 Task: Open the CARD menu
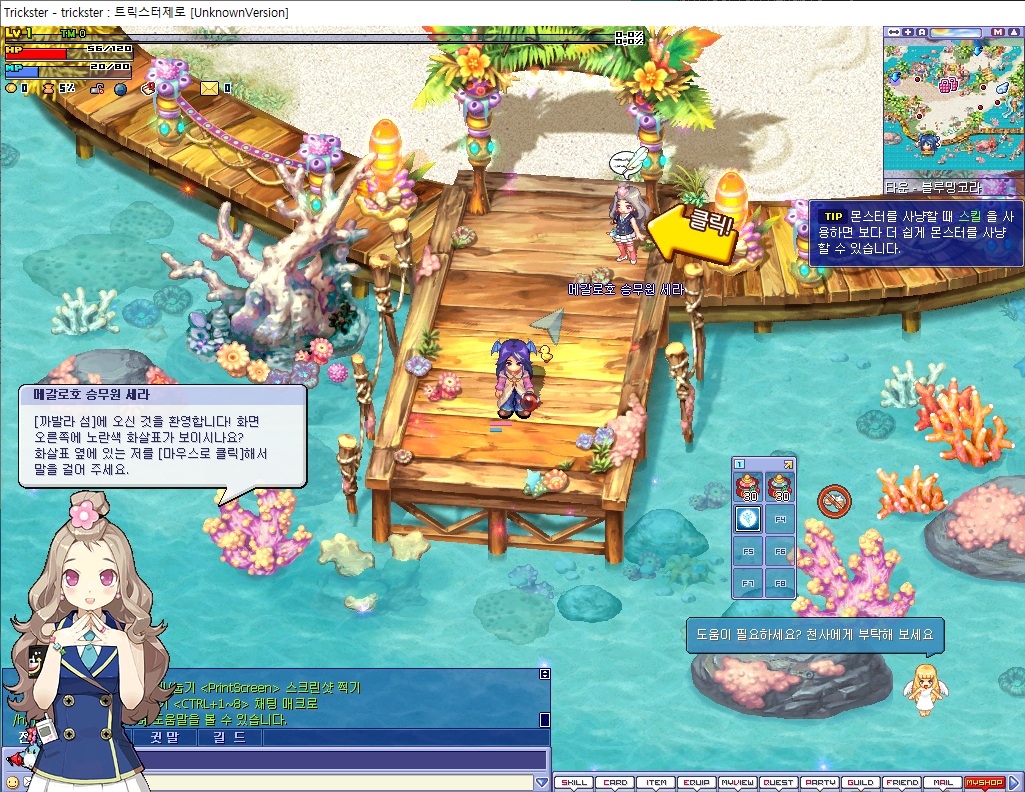(x=615, y=783)
